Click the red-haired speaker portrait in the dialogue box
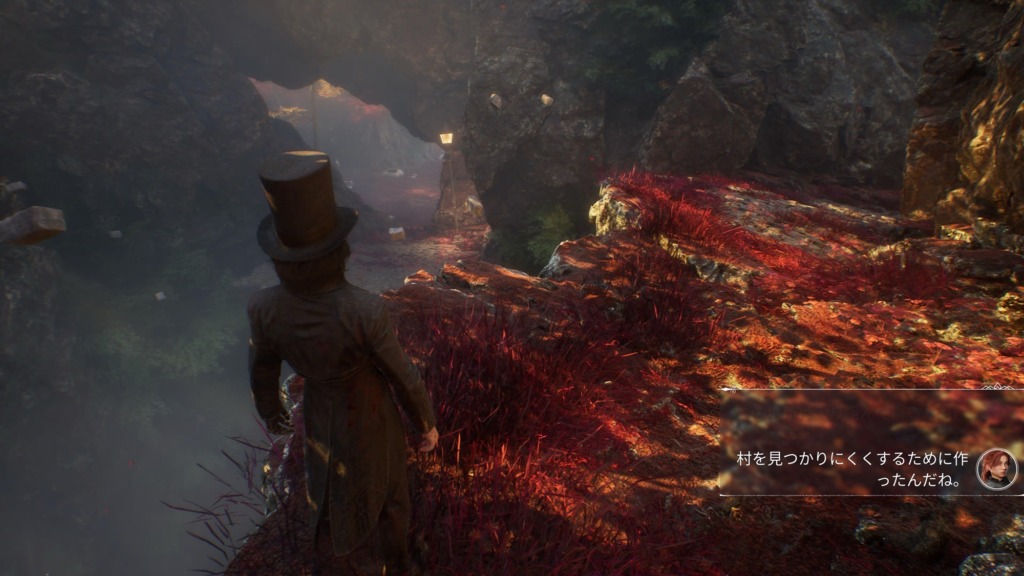1024x576 pixels. point(996,468)
